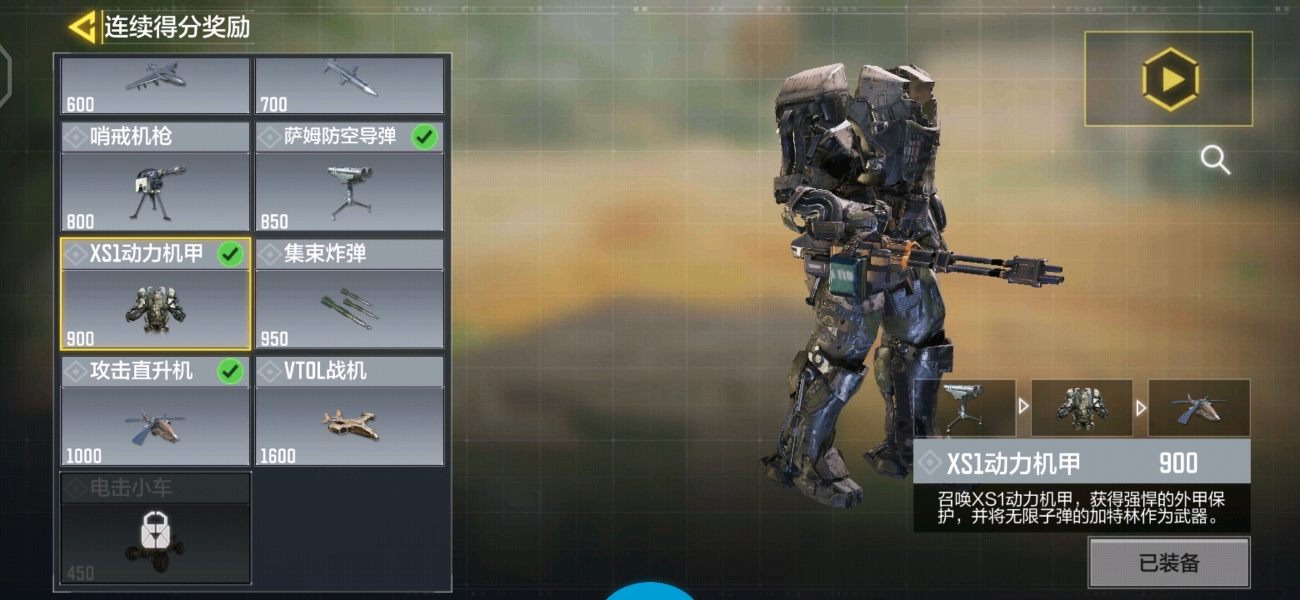Select the 哨戒机枪 scorestreak tile
This screenshot has height=600, width=1300.
point(155,178)
